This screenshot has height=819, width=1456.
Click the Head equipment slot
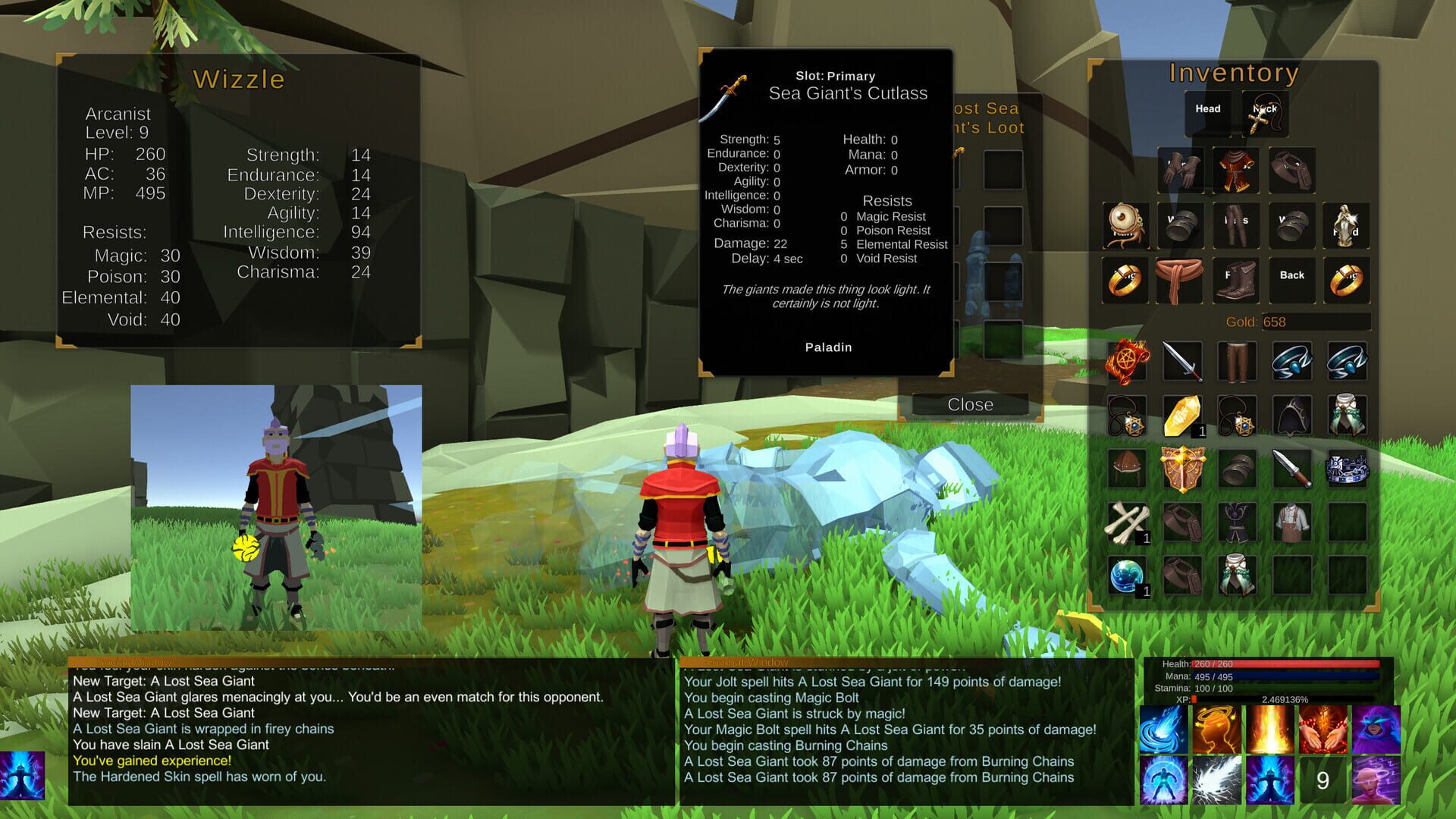[1207, 108]
